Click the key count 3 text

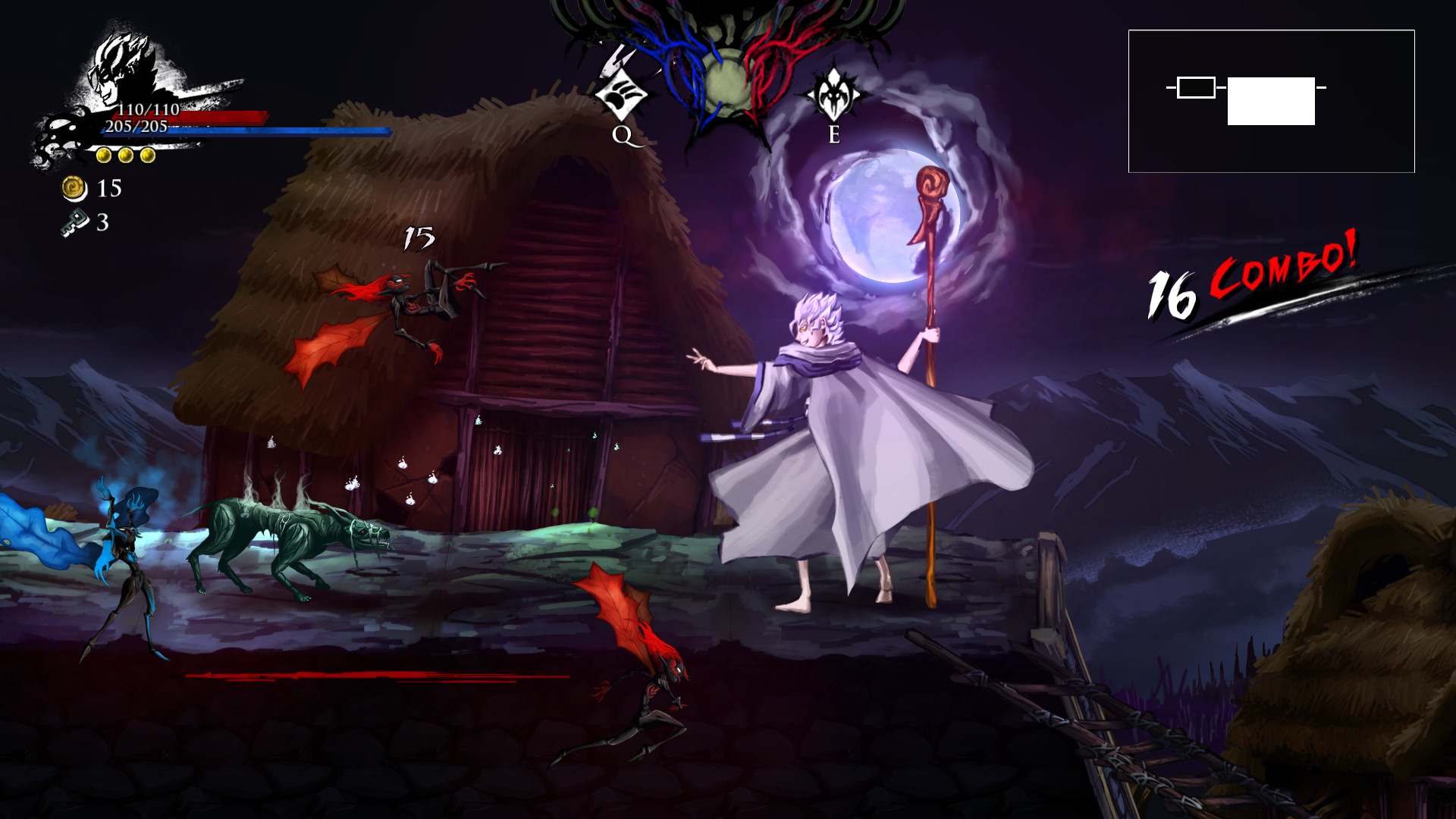coord(102,223)
